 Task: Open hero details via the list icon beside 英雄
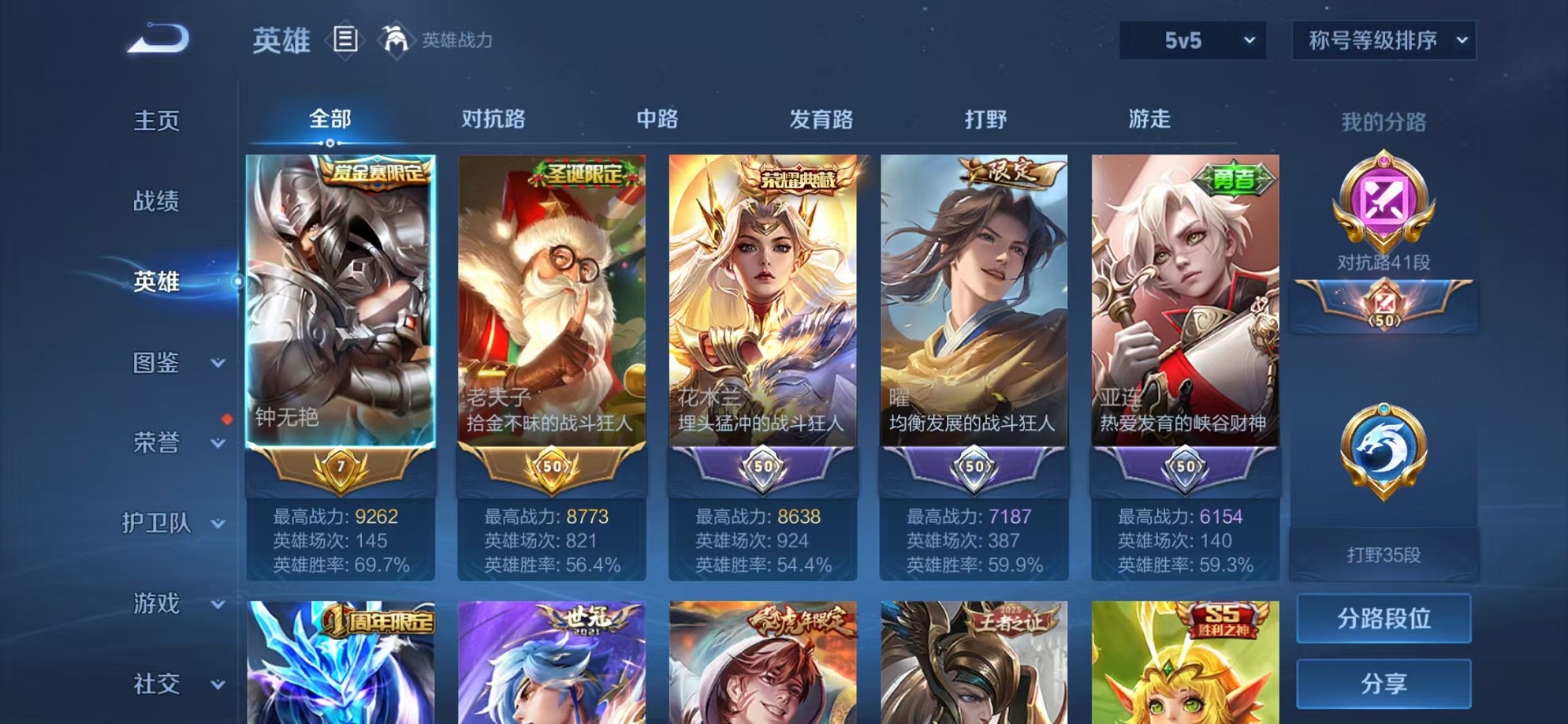click(x=343, y=39)
